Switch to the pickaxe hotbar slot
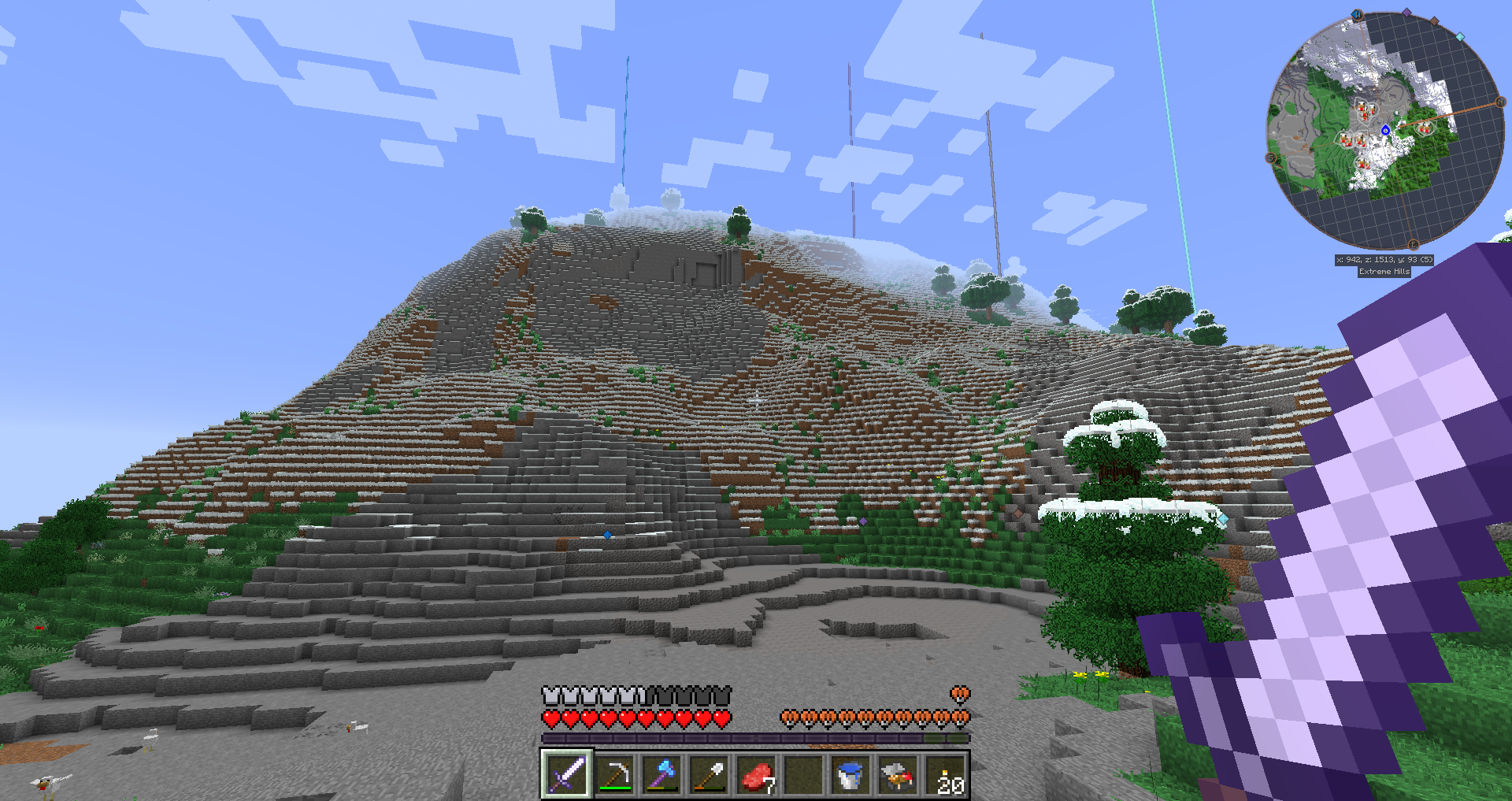 [x=614, y=773]
